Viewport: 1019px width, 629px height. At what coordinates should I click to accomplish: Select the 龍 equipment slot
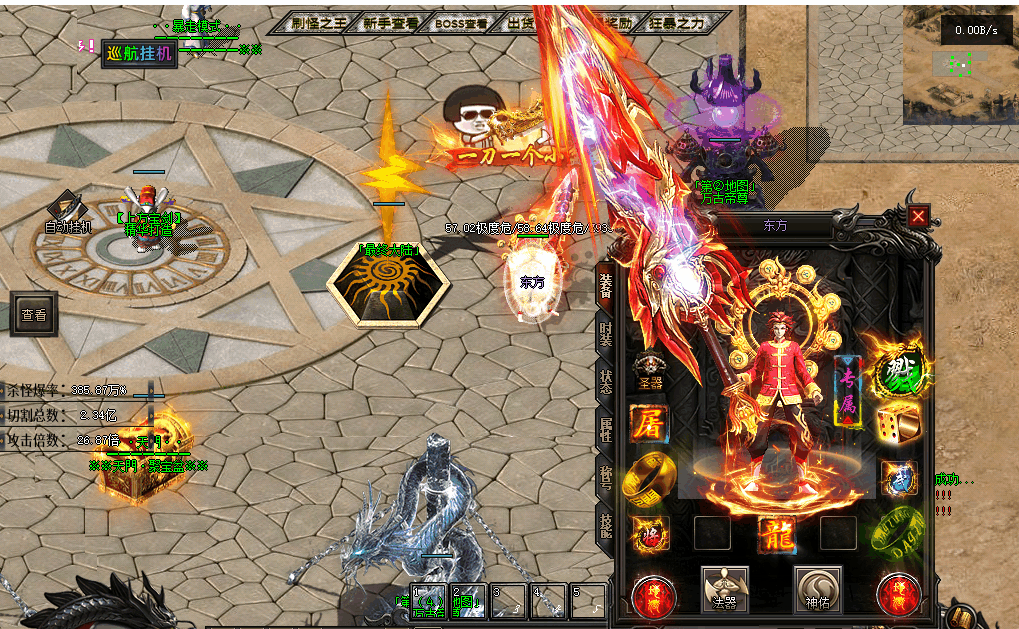click(x=775, y=533)
